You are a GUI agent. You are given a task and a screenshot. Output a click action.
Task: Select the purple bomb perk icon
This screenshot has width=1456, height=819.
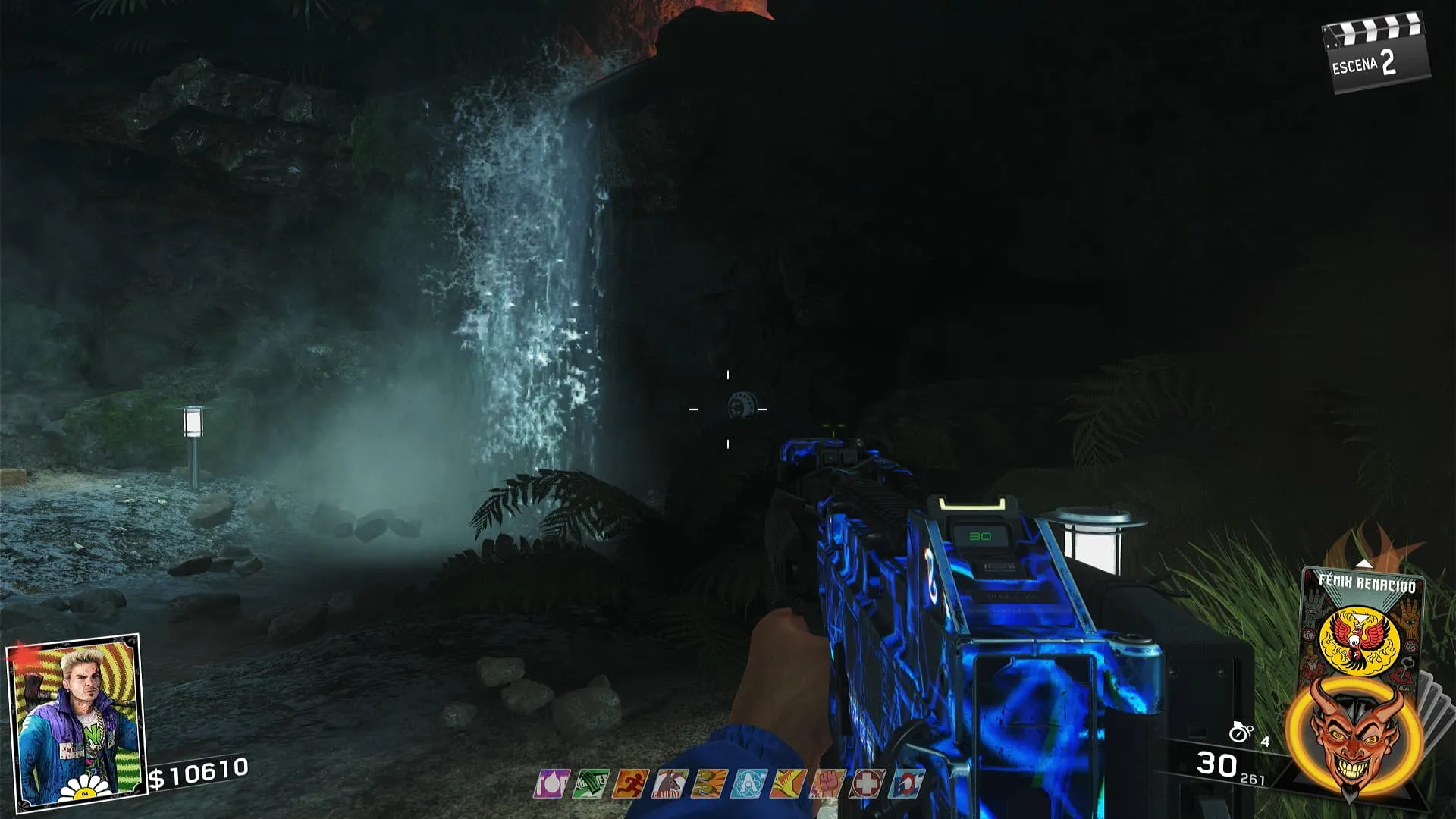pos(551,783)
